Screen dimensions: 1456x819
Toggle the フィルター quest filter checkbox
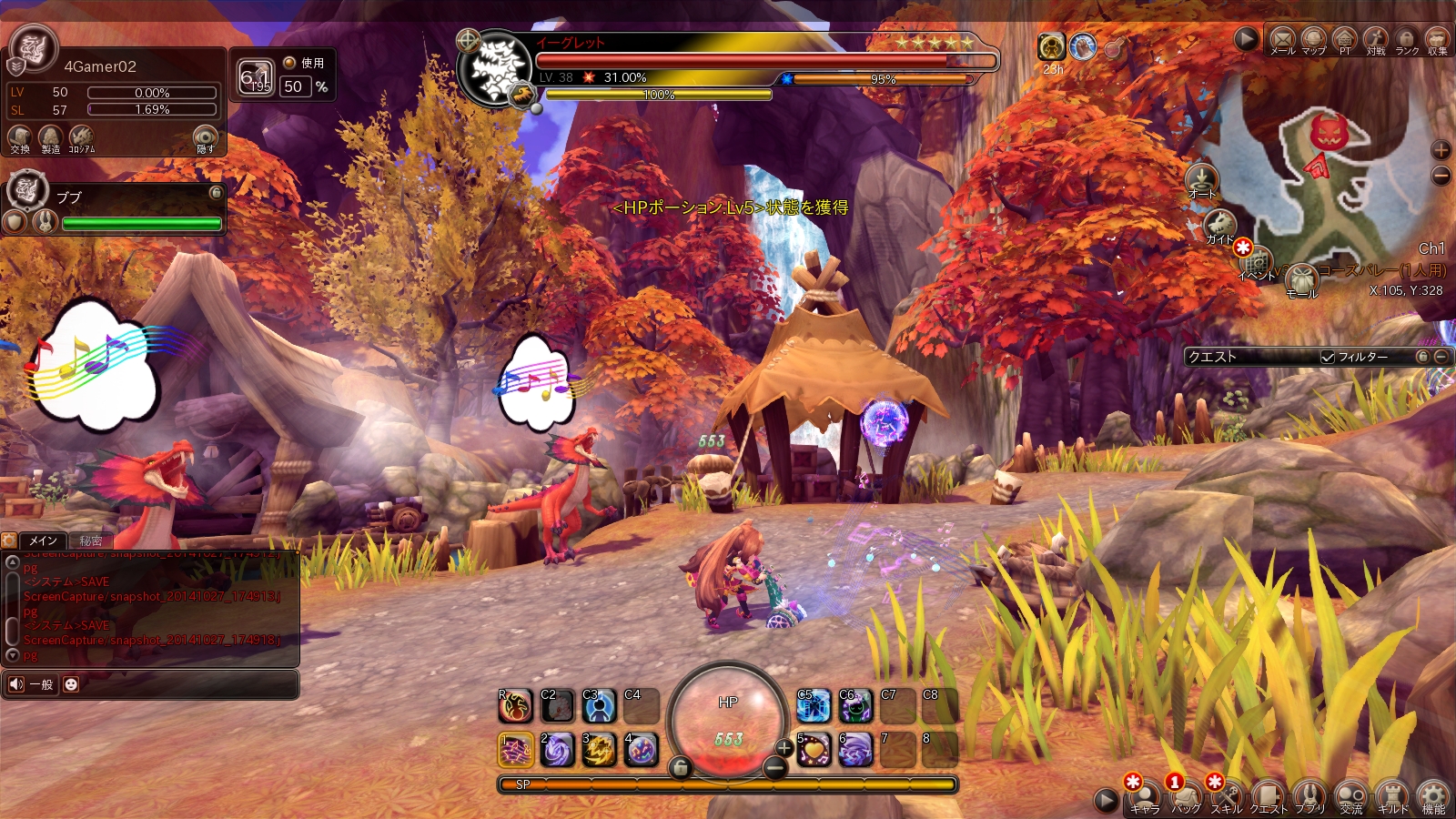(x=1328, y=358)
